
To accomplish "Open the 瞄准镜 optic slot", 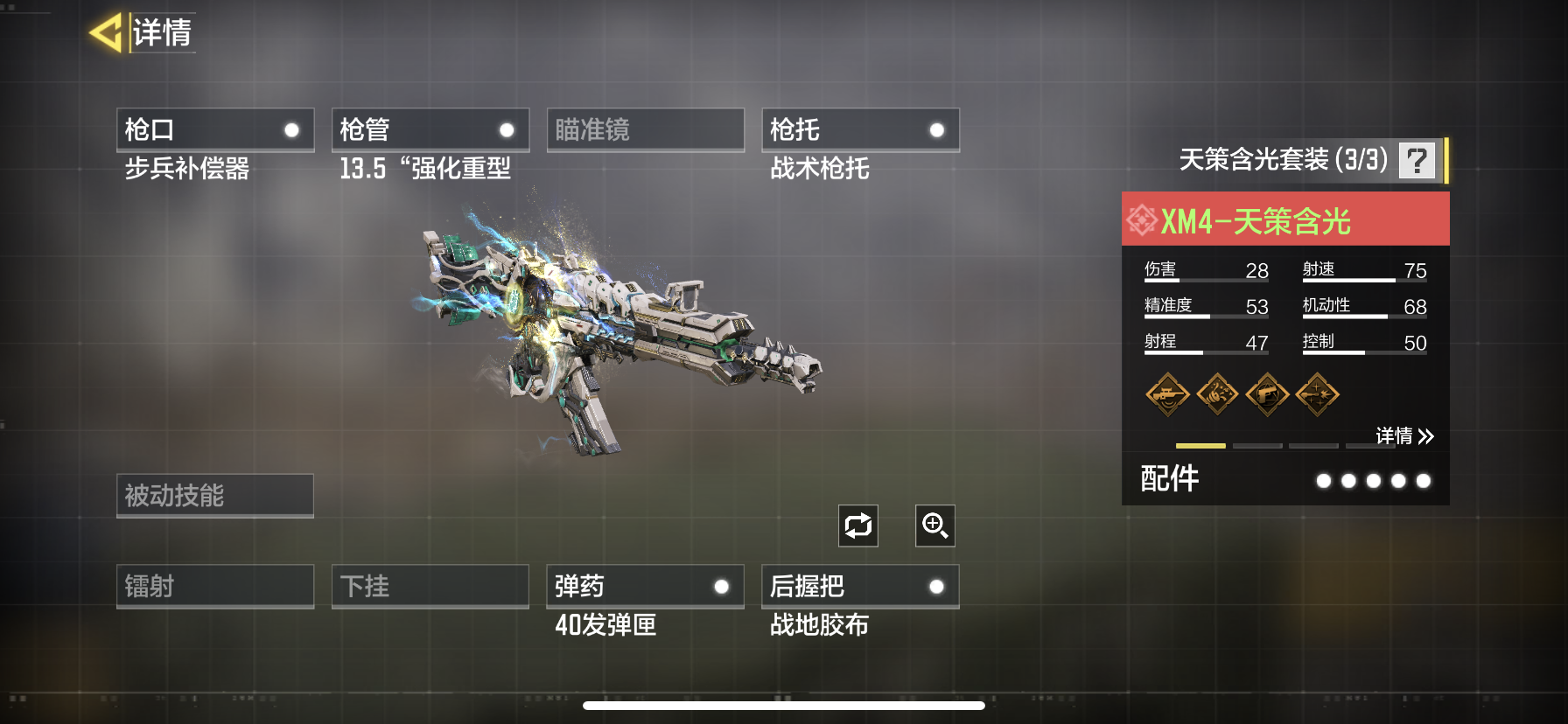I will point(646,129).
